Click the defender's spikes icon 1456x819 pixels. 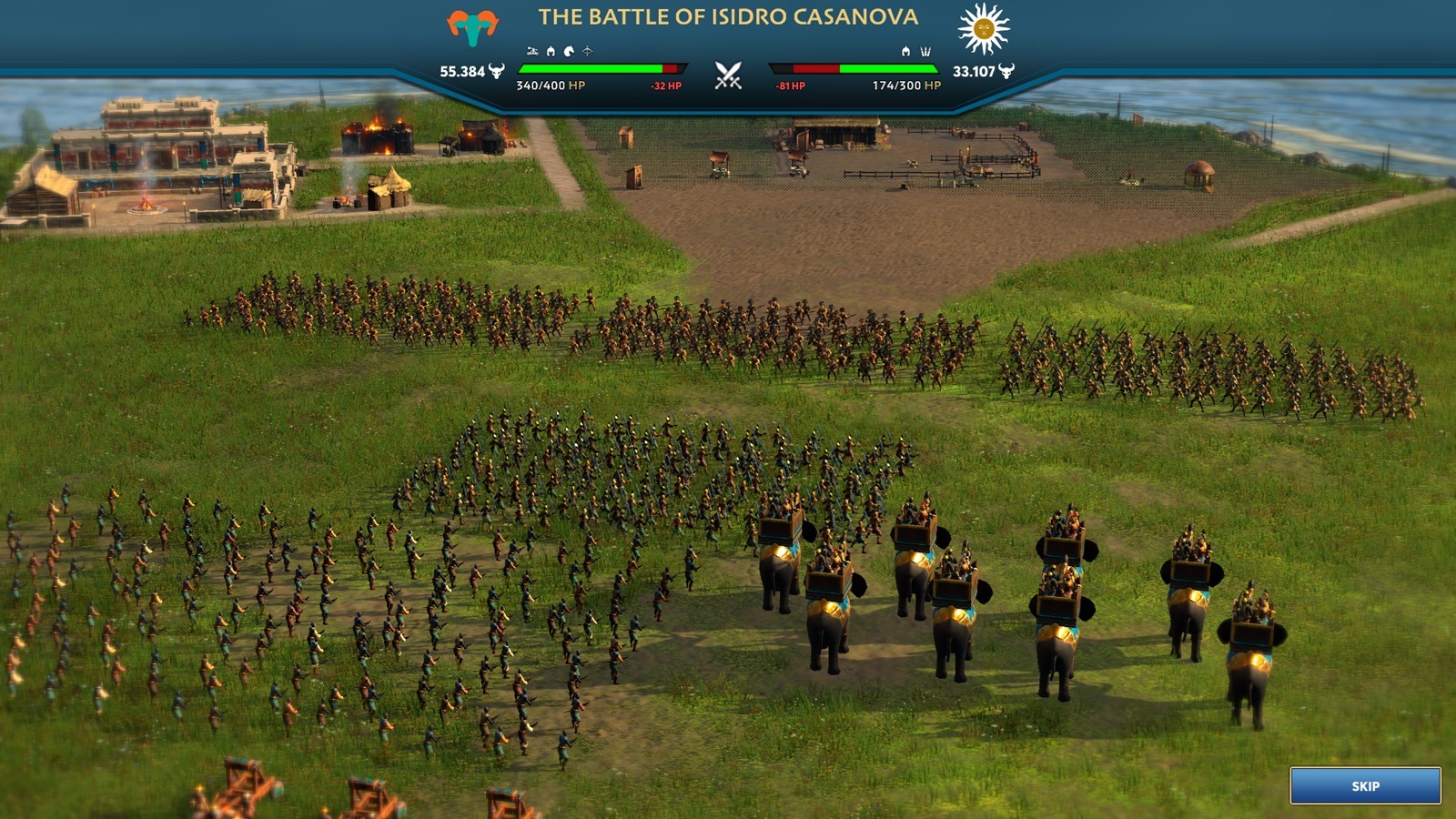925,51
